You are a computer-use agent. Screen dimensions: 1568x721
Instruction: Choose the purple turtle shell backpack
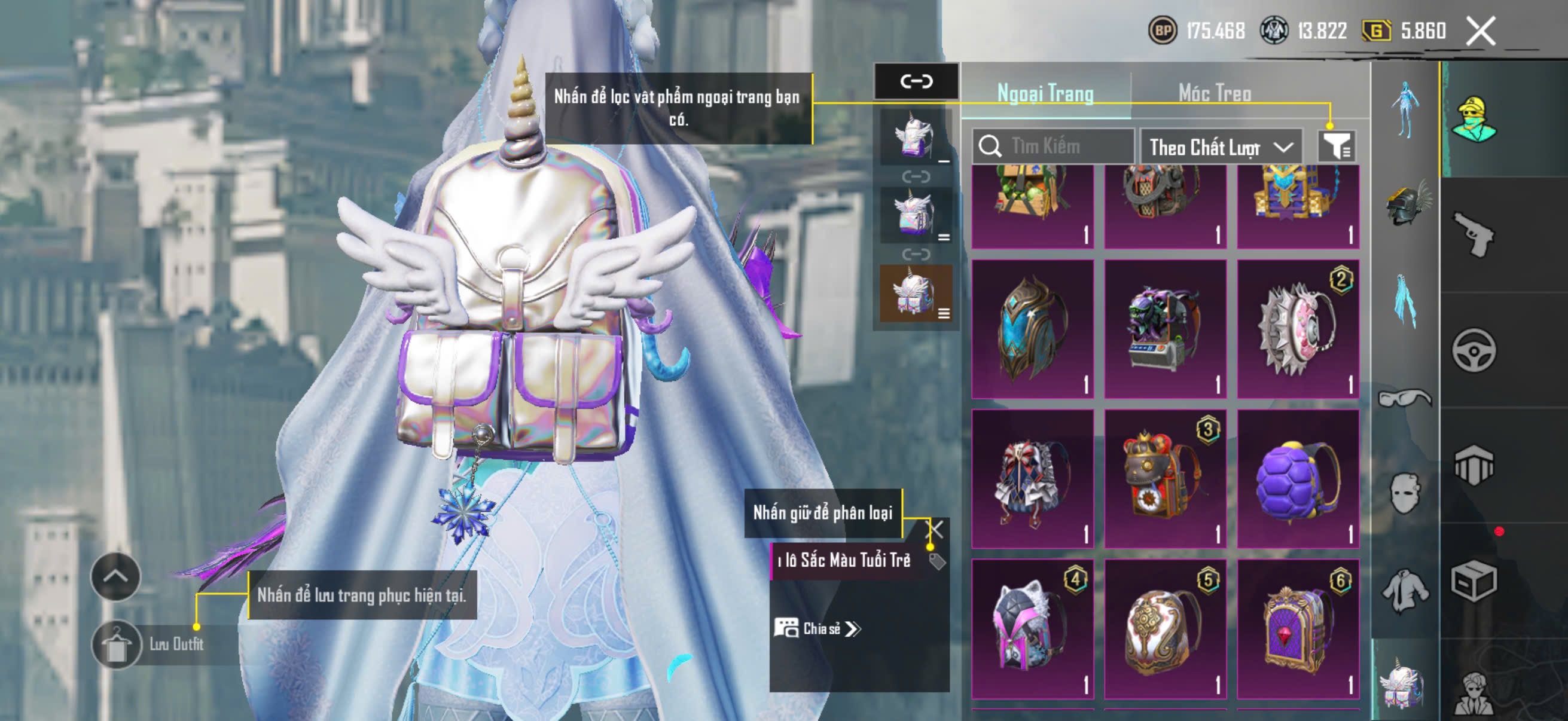(x=1298, y=479)
